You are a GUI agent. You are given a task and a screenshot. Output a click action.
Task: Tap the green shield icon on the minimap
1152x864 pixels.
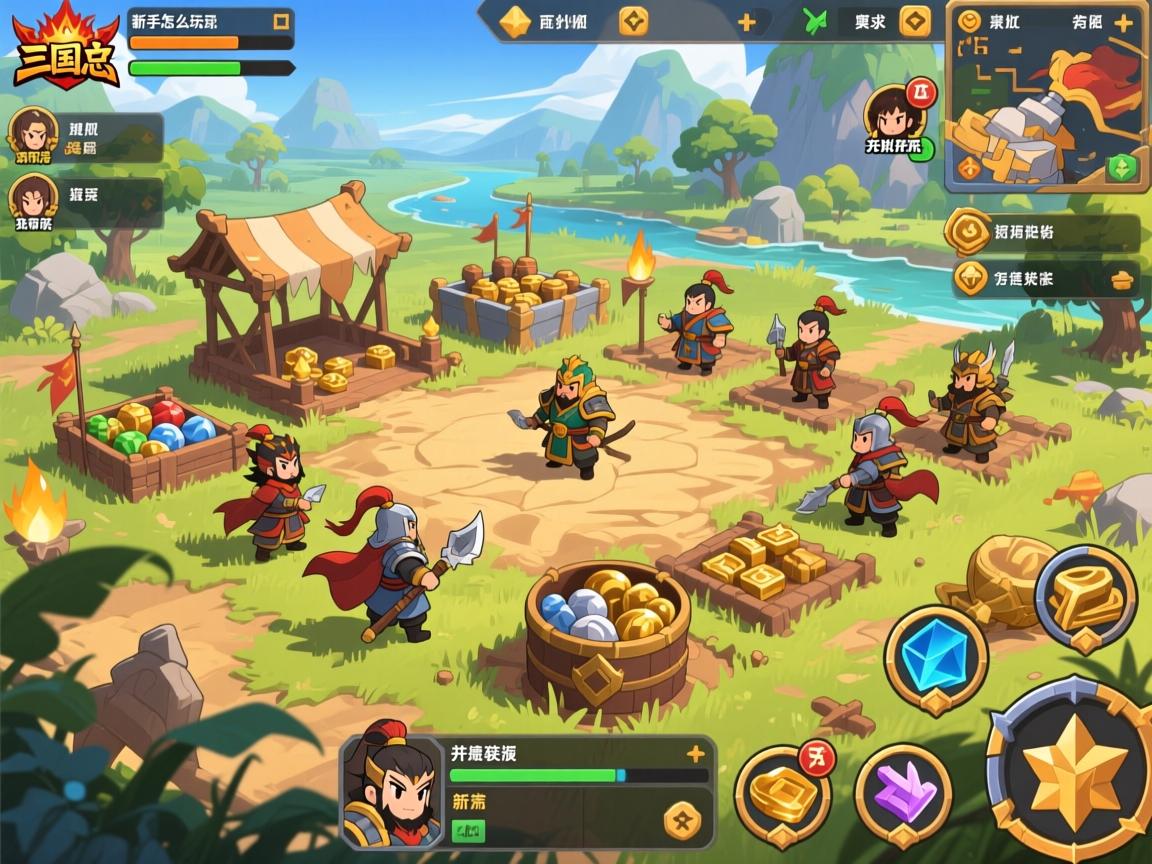click(1123, 166)
